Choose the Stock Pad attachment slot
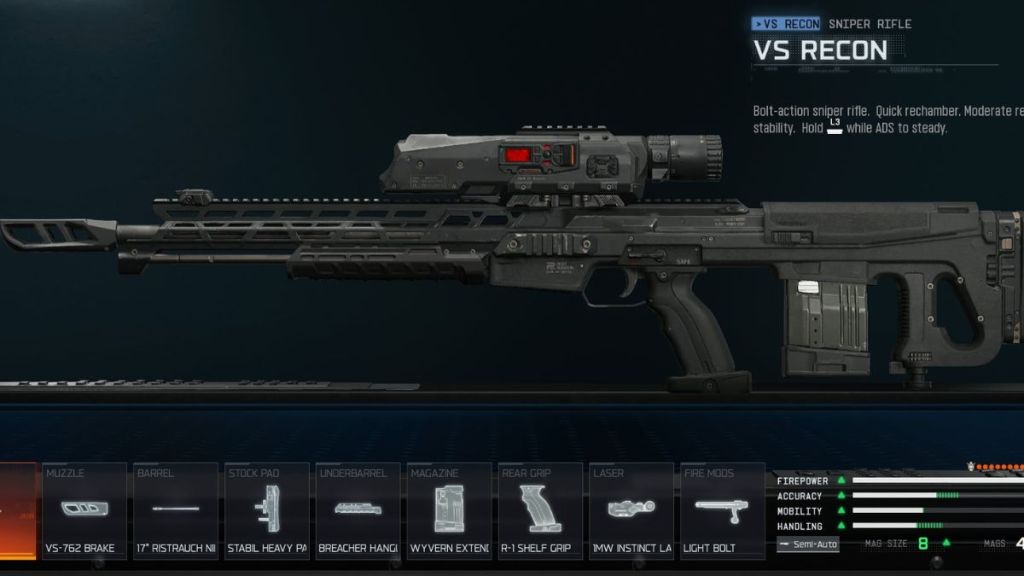The width and height of the screenshot is (1024, 576). (x=267, y=510)
